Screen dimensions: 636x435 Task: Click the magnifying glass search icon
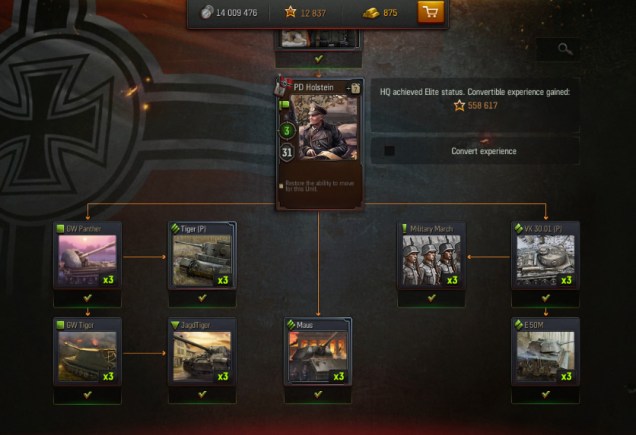[x=566, y=48]
